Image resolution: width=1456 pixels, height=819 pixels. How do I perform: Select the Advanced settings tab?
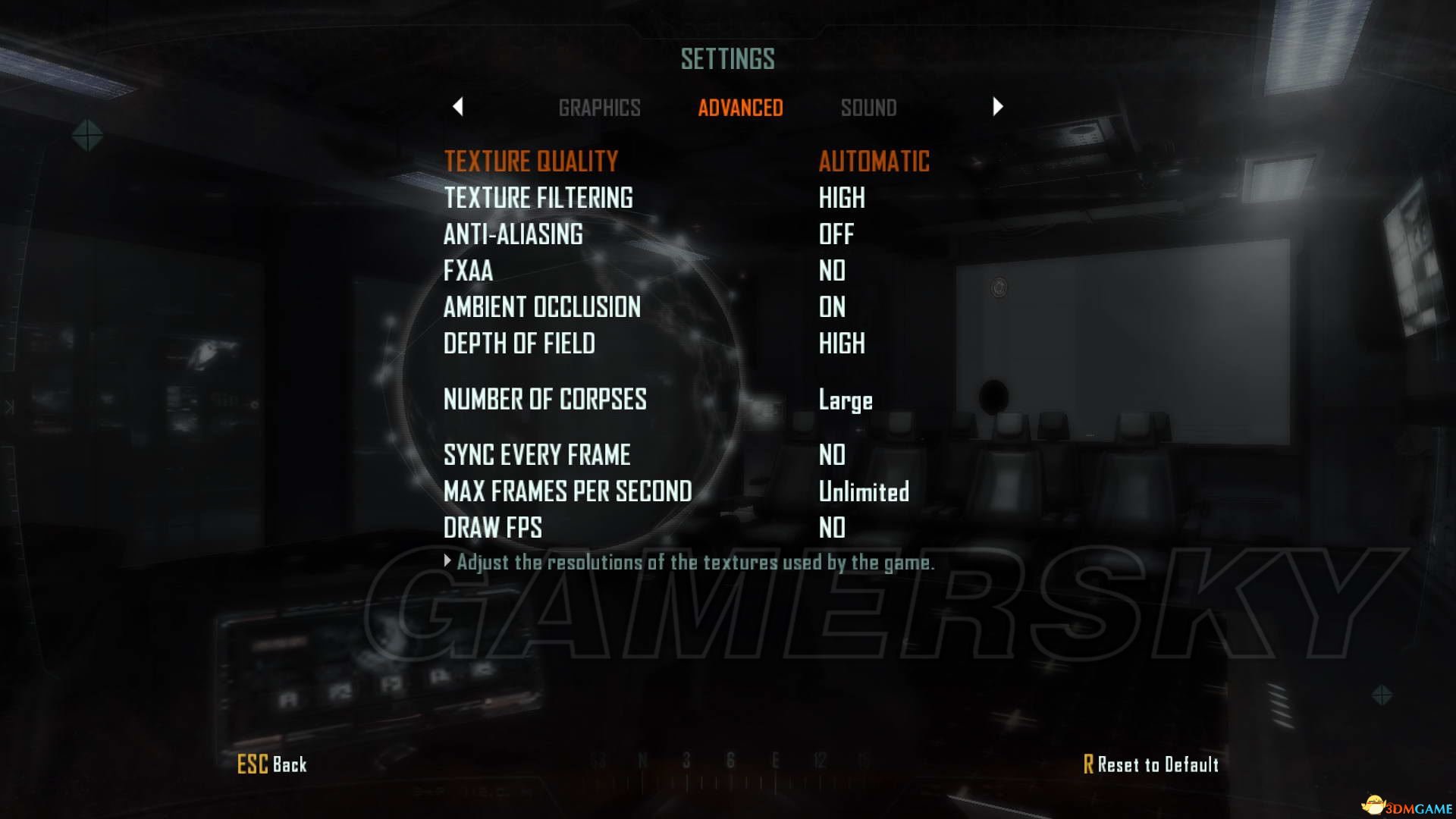740,108
